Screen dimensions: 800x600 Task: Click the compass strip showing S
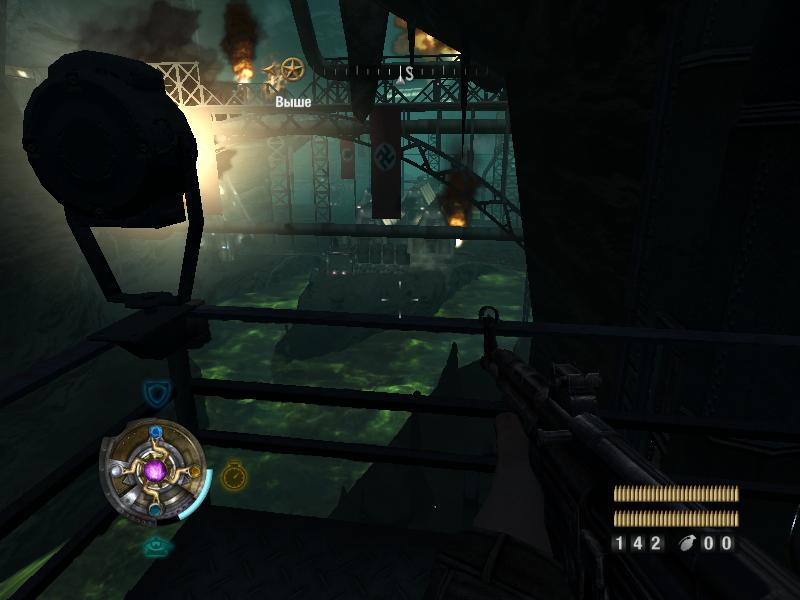pos(405,72)
